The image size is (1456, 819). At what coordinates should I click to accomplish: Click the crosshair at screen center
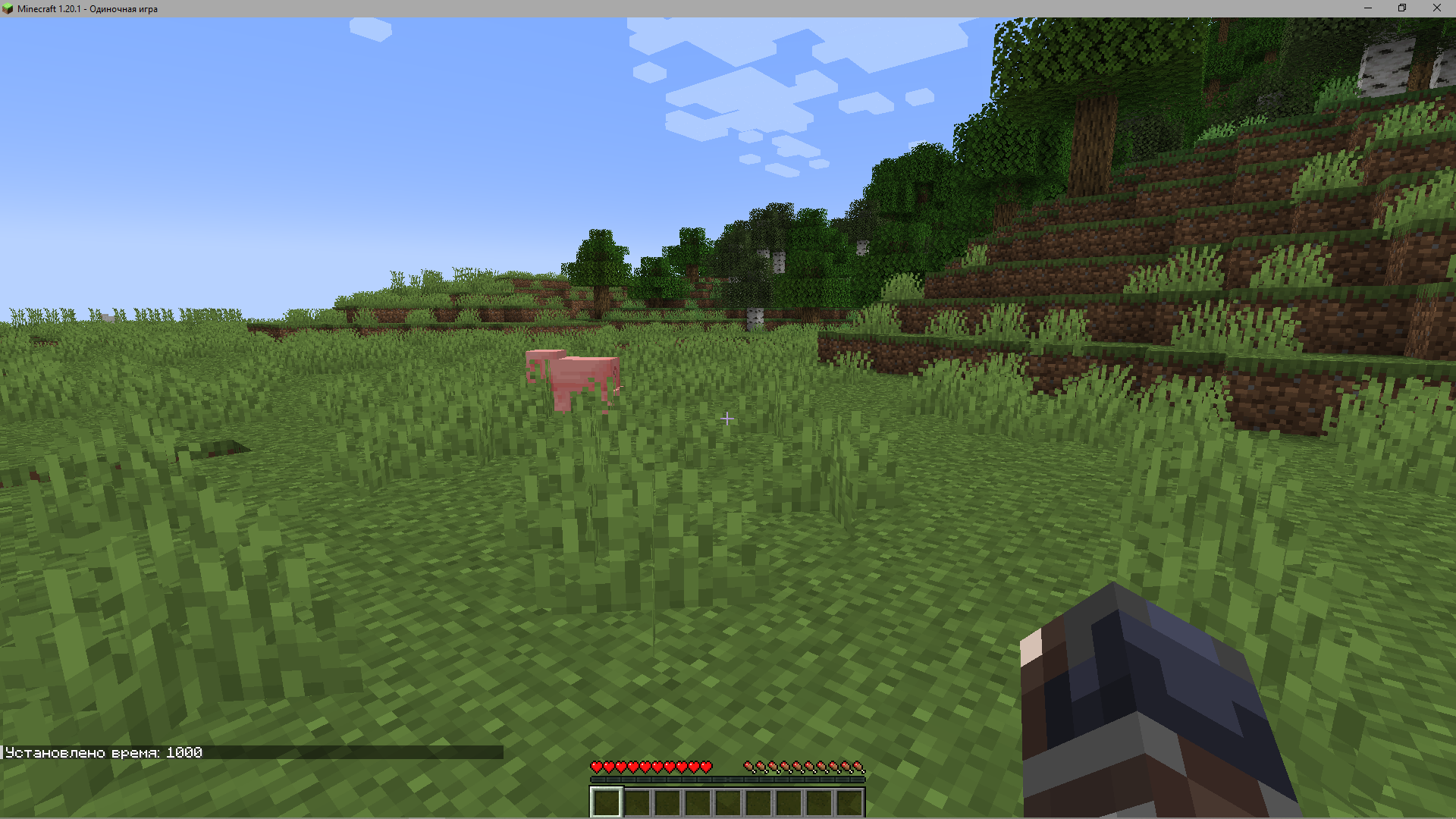point(726,419)
